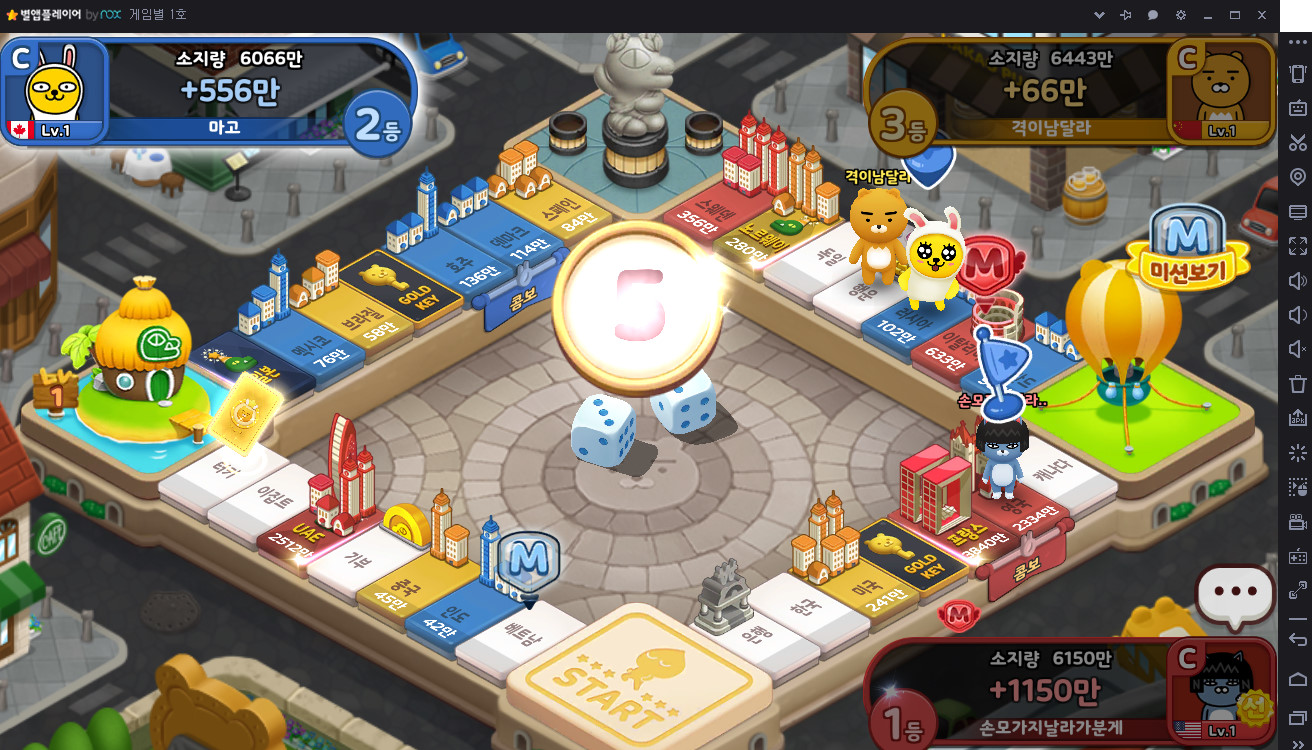The width and height of the screenshot is (1312, 750).
Task: Click the emulator settings gear icon
Action: pyautogui.click(x=1181, y=15)
